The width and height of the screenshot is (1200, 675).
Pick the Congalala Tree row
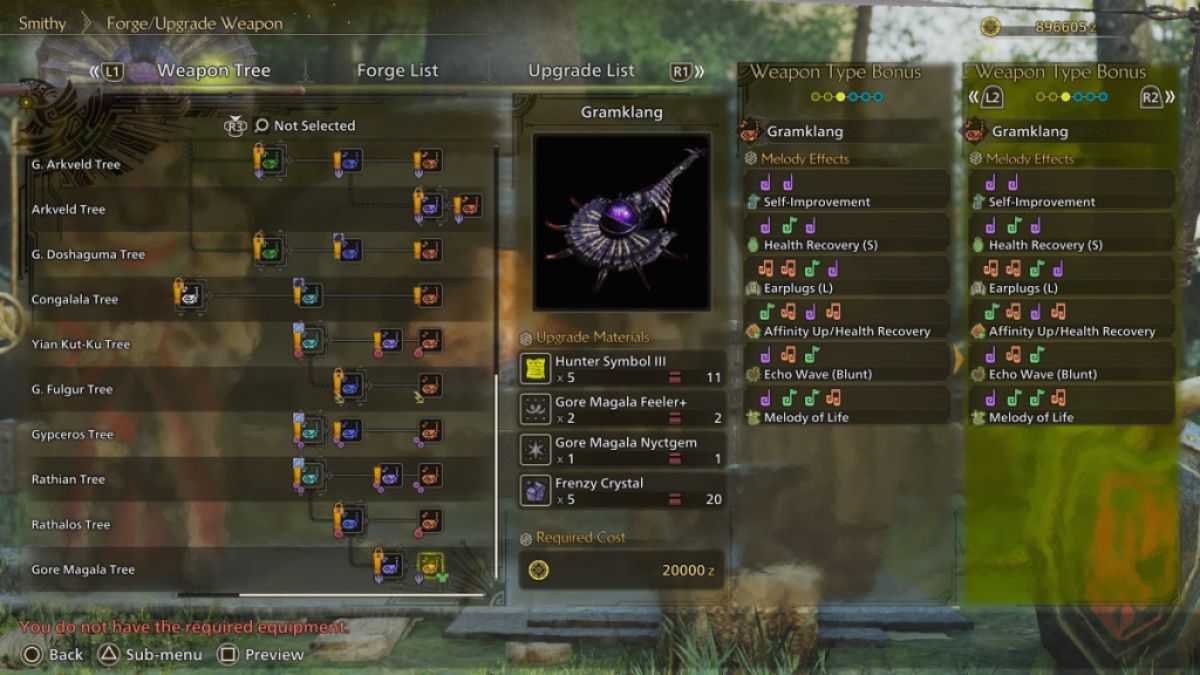tap(74, 299)
